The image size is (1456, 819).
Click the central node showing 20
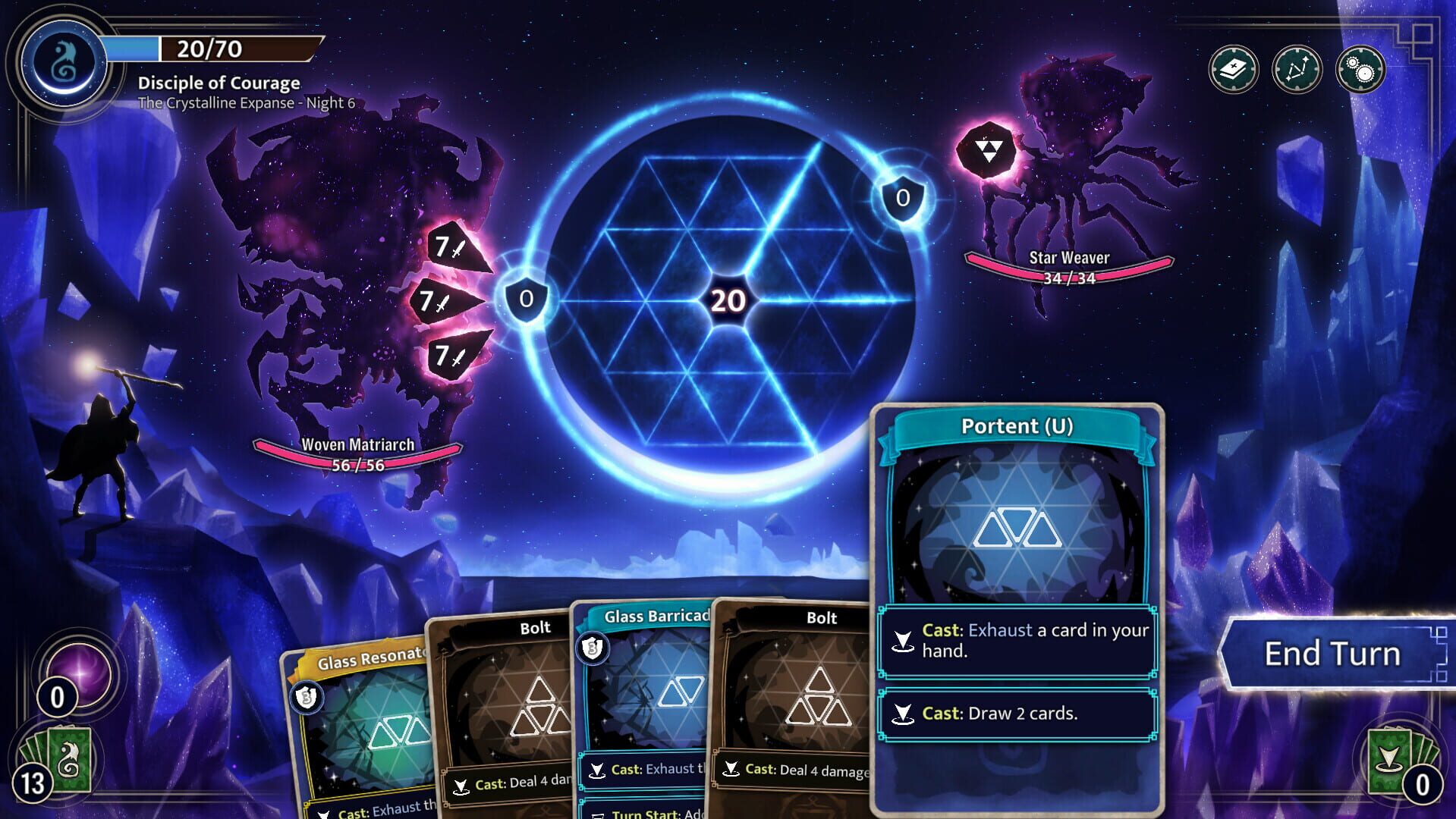pyautogui.click(x=728, y=300)
